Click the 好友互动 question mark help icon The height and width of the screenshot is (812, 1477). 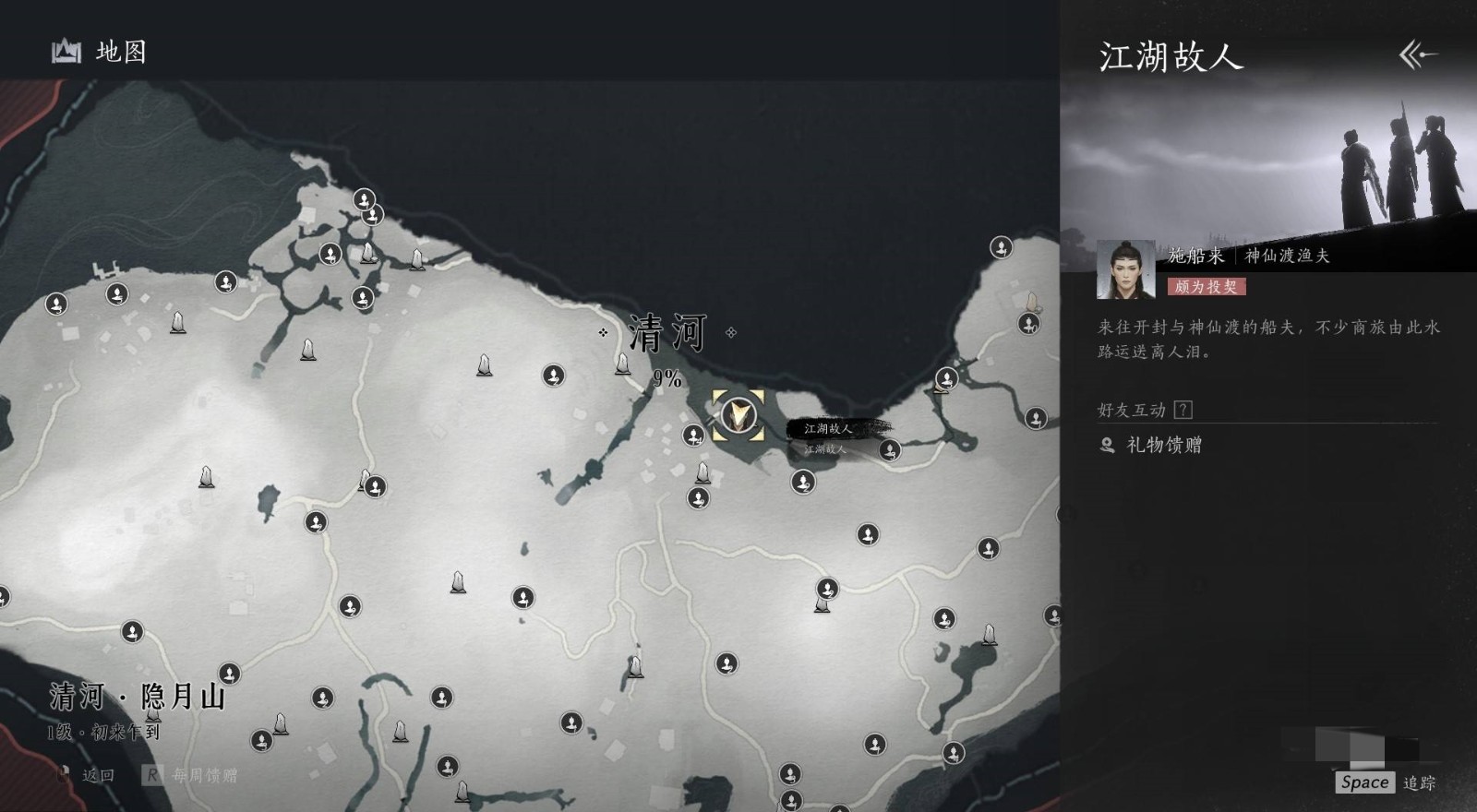point(1183,410)
